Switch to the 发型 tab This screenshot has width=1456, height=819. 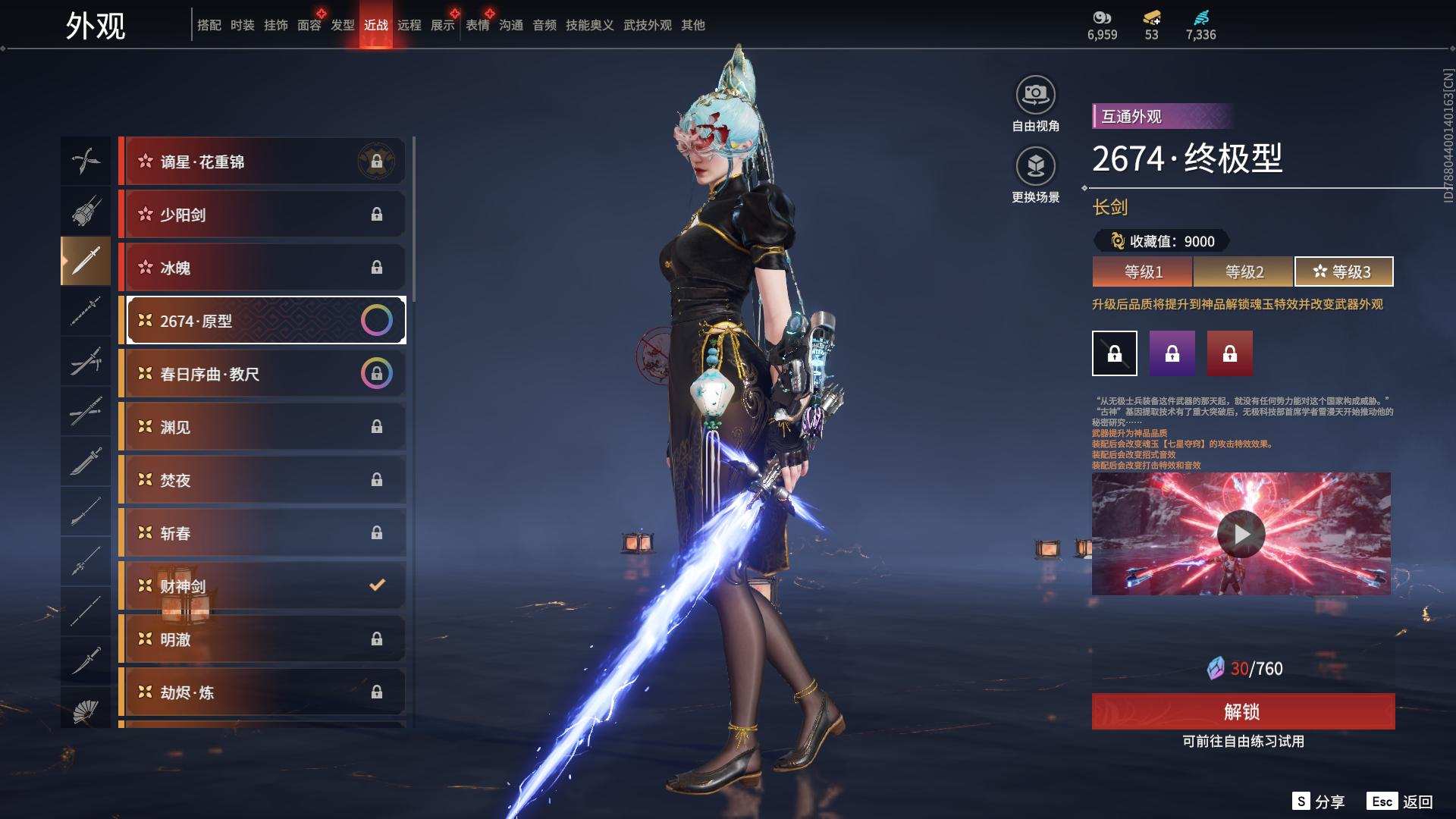342,25
